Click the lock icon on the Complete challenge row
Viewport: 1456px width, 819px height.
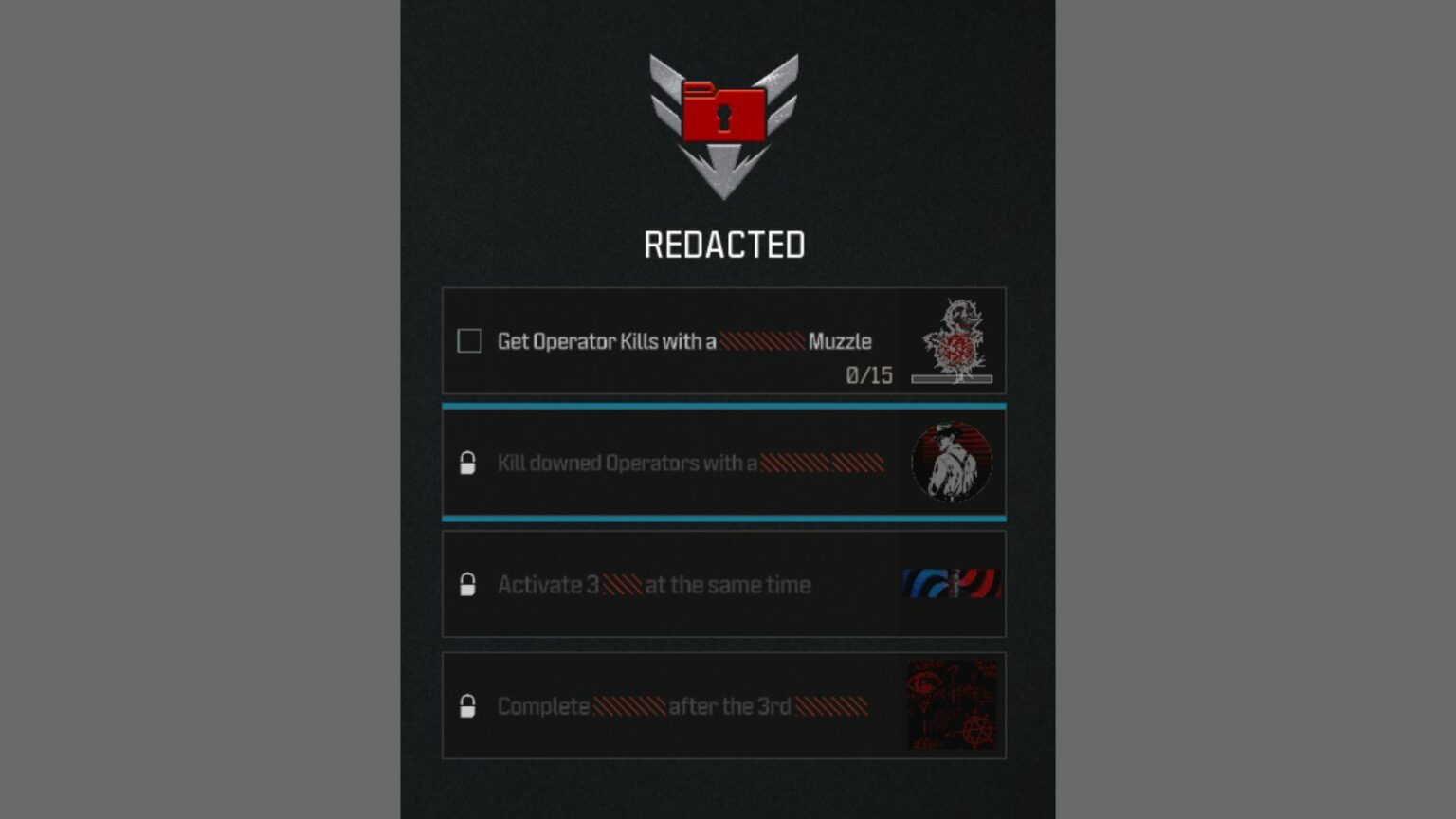tap(469, 706)
